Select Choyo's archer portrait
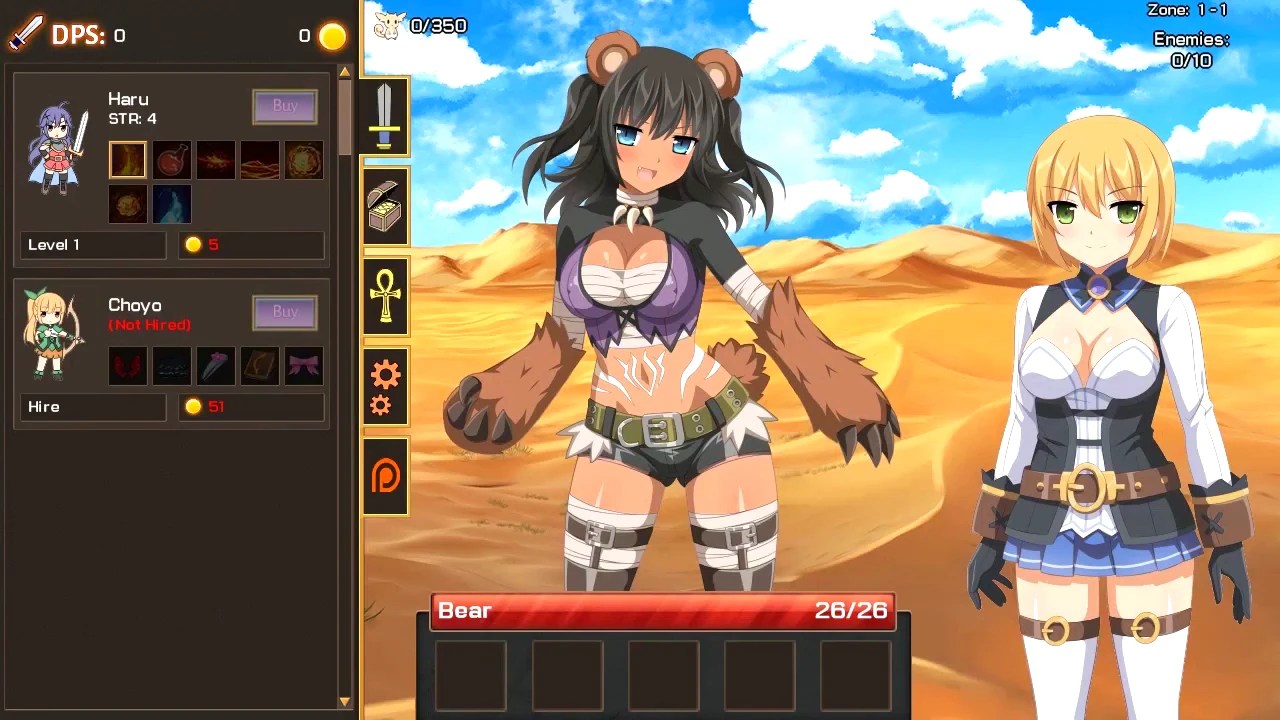 [x=54, y=335]
